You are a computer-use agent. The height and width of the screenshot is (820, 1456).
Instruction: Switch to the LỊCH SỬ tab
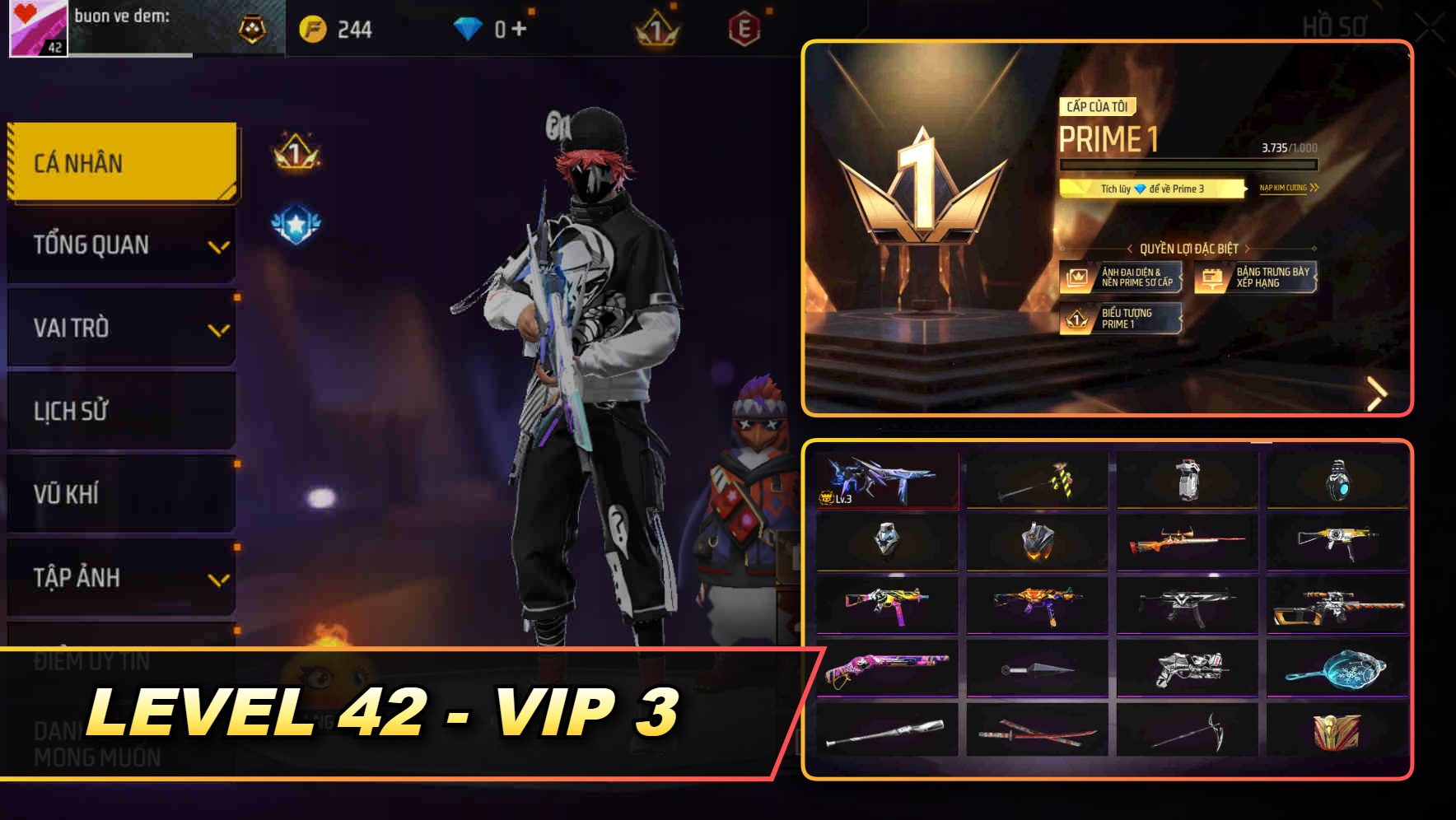120,412
